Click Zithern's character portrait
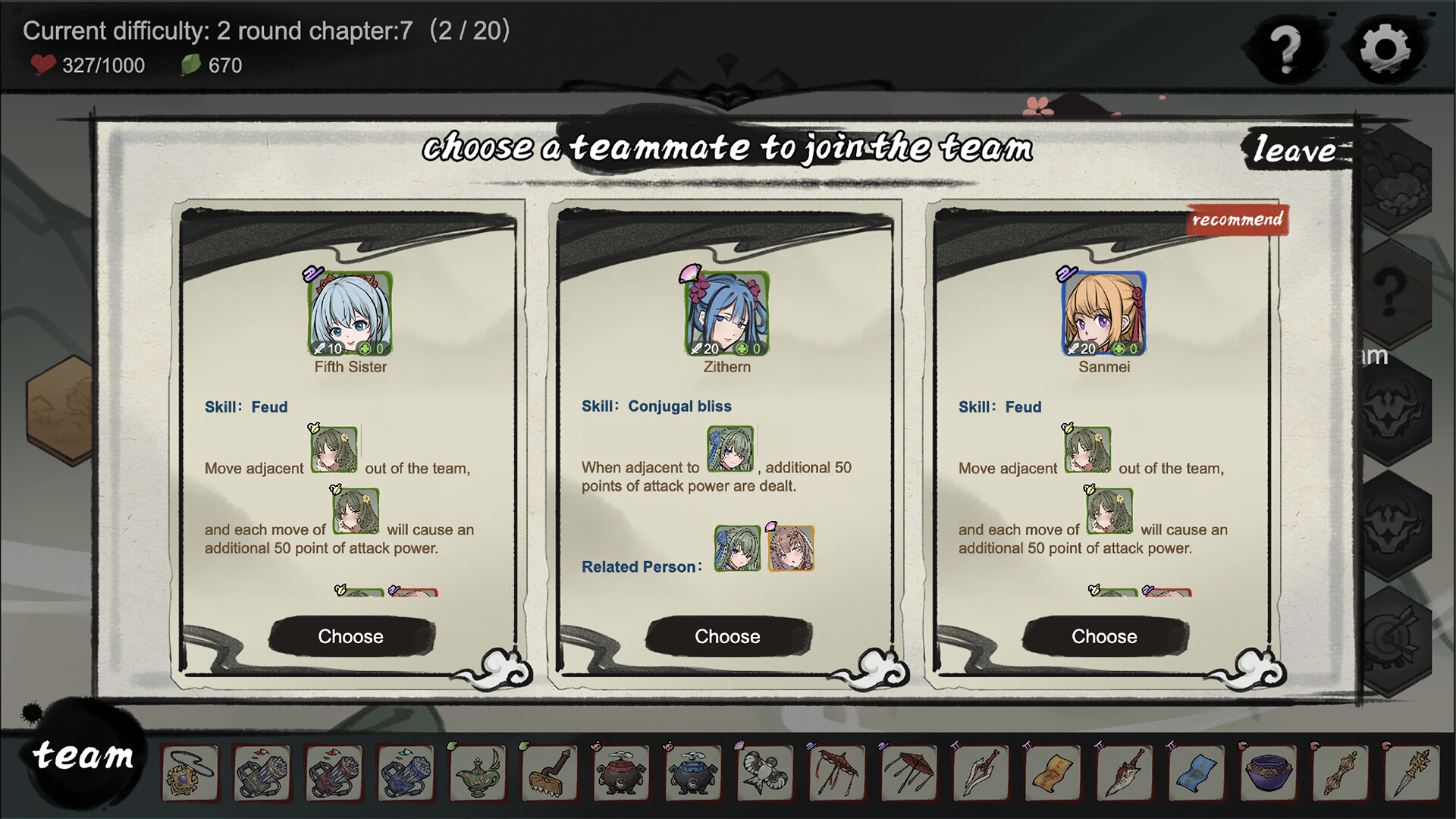The image size is (1456, 819). (x=727, y=313)
